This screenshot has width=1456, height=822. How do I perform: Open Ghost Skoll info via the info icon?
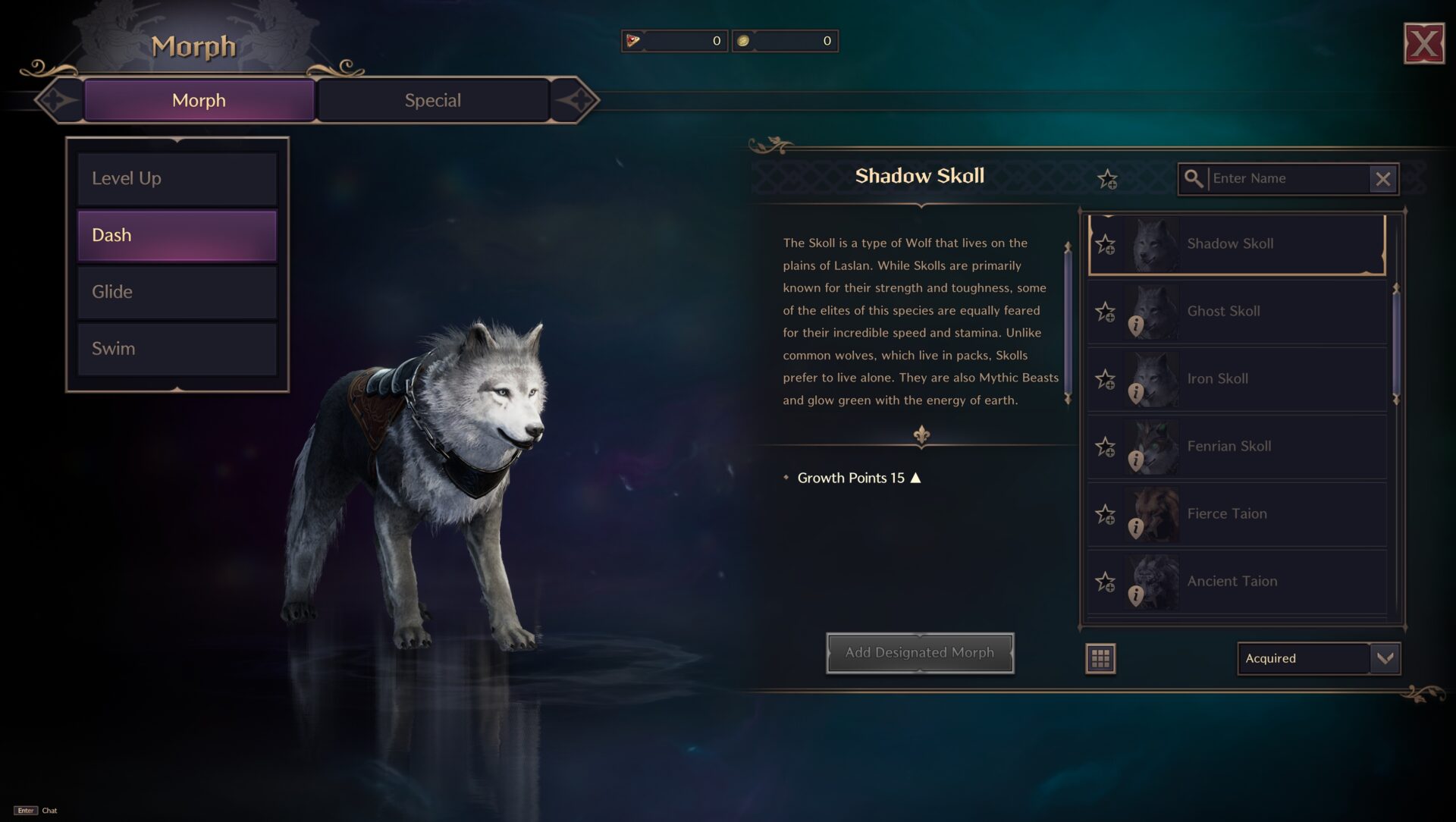tap(1135, 325)
